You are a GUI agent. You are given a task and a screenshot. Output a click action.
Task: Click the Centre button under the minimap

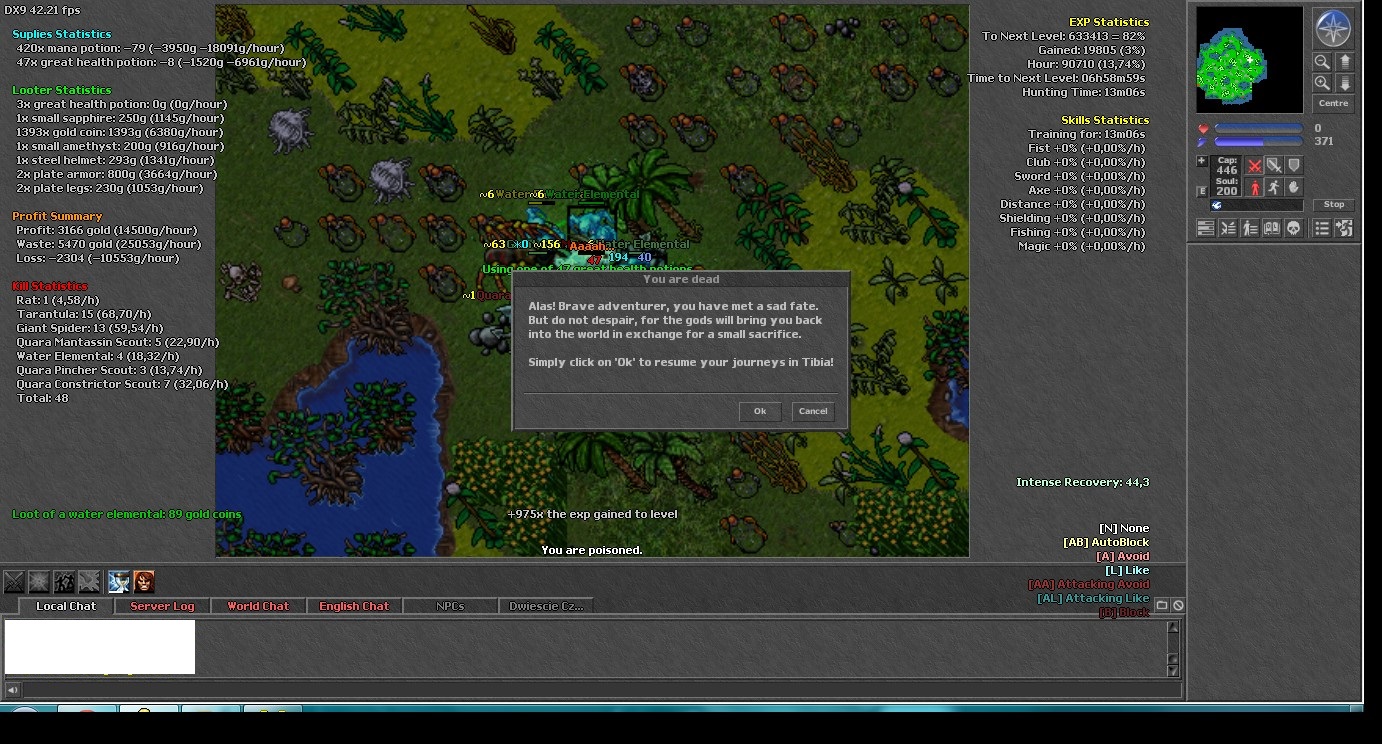coord(1333,103)
